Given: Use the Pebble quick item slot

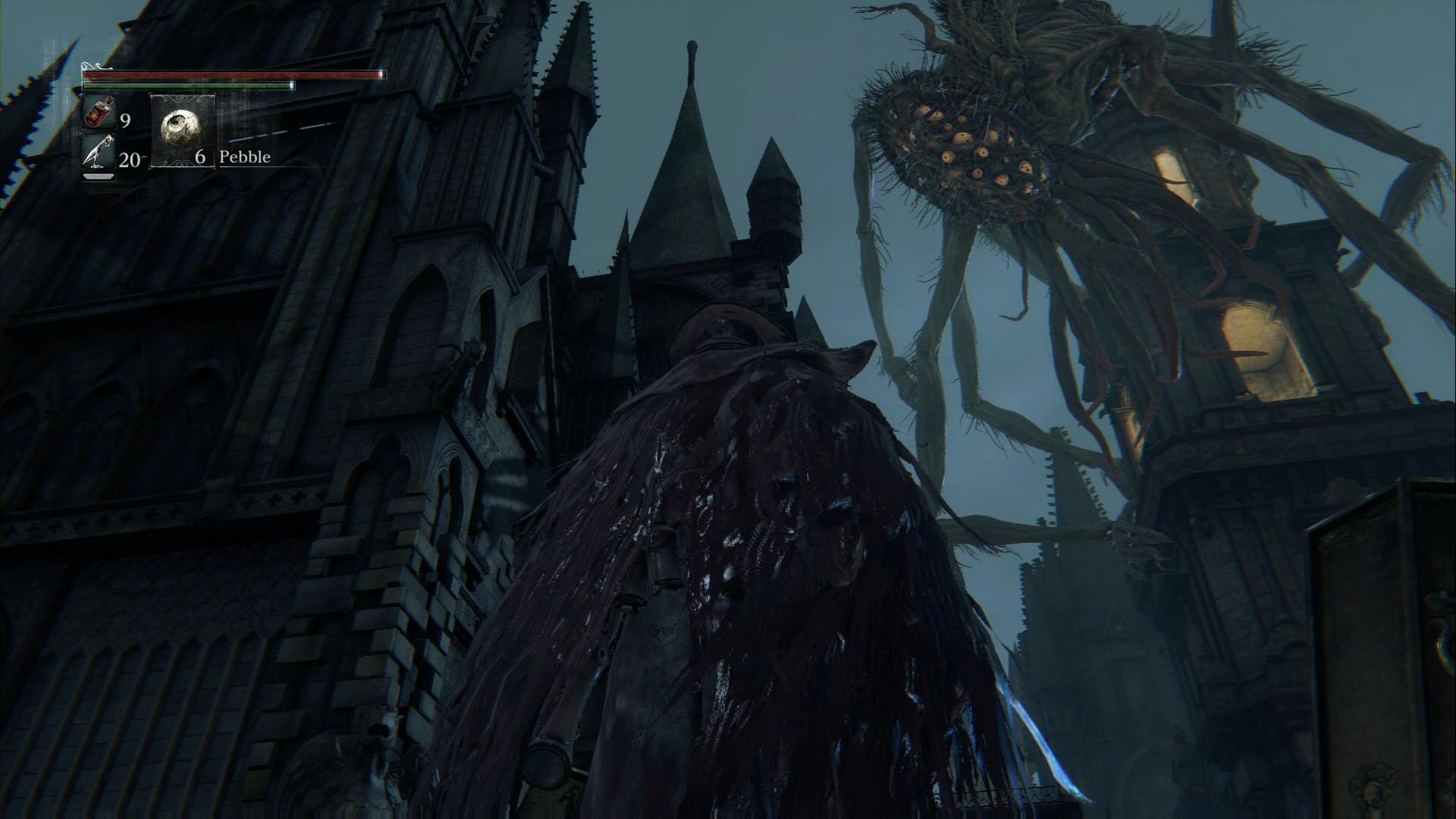Looking at the screenshot, I should pyautogui.click(x=182, y=130).
